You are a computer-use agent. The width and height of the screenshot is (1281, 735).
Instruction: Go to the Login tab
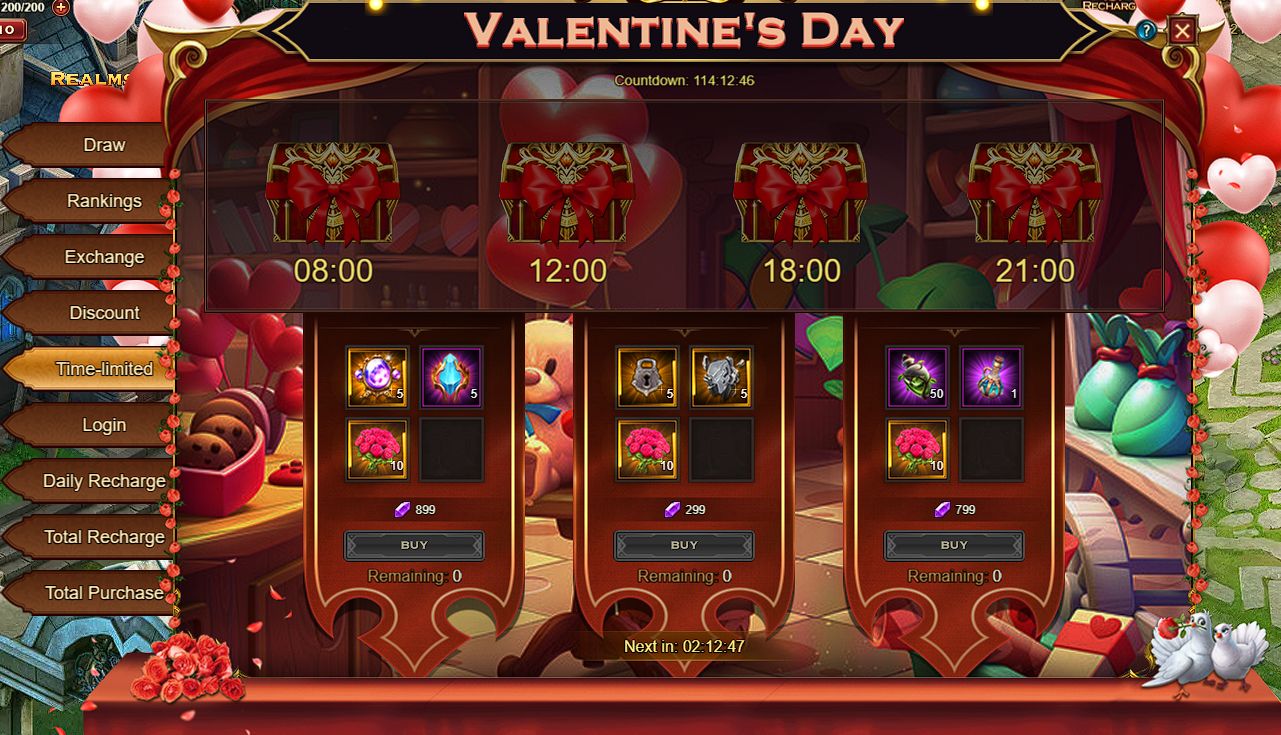(x=103, y=425)
